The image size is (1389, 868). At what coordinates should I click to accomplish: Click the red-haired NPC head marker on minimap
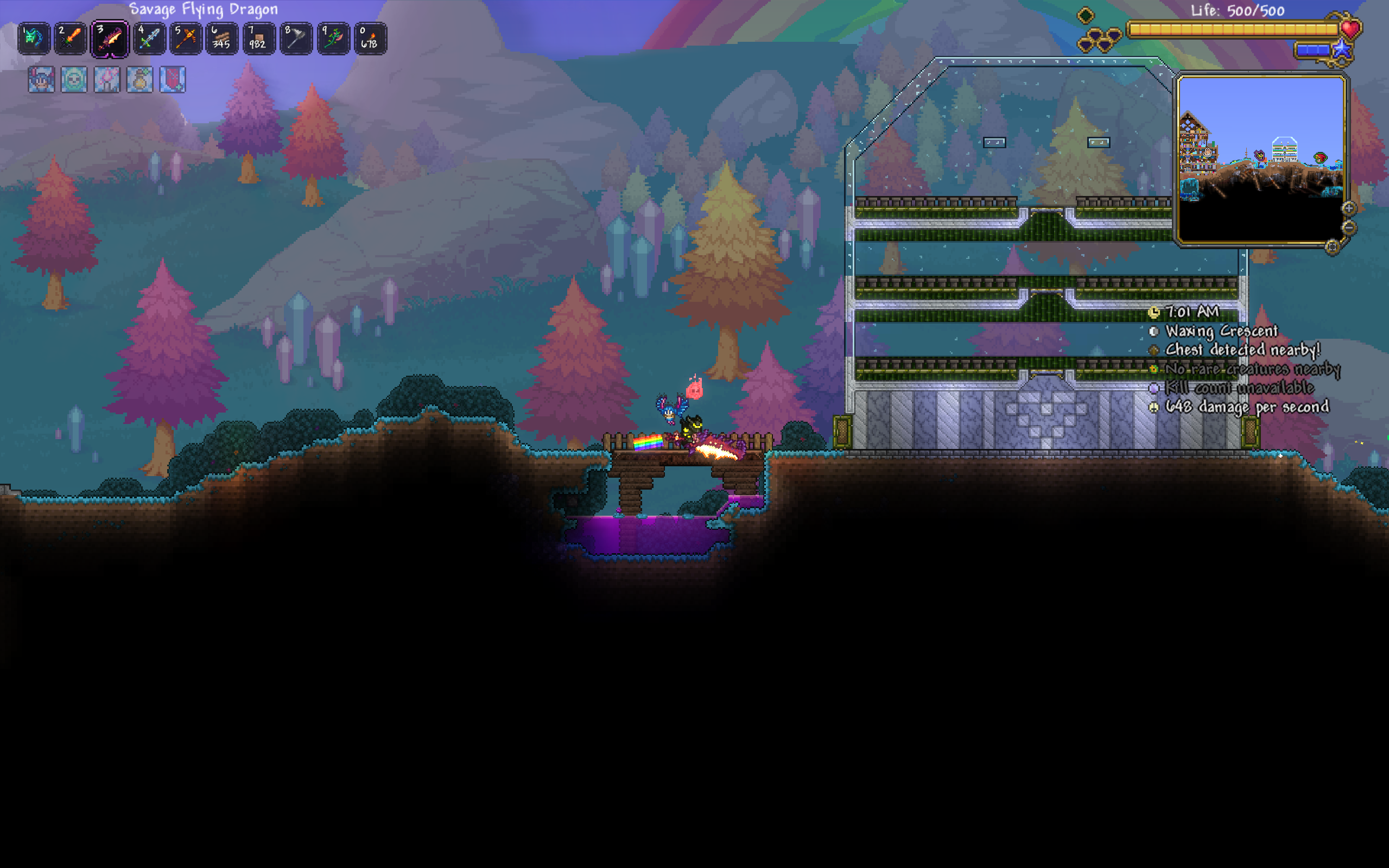(x=1320, y=157)
